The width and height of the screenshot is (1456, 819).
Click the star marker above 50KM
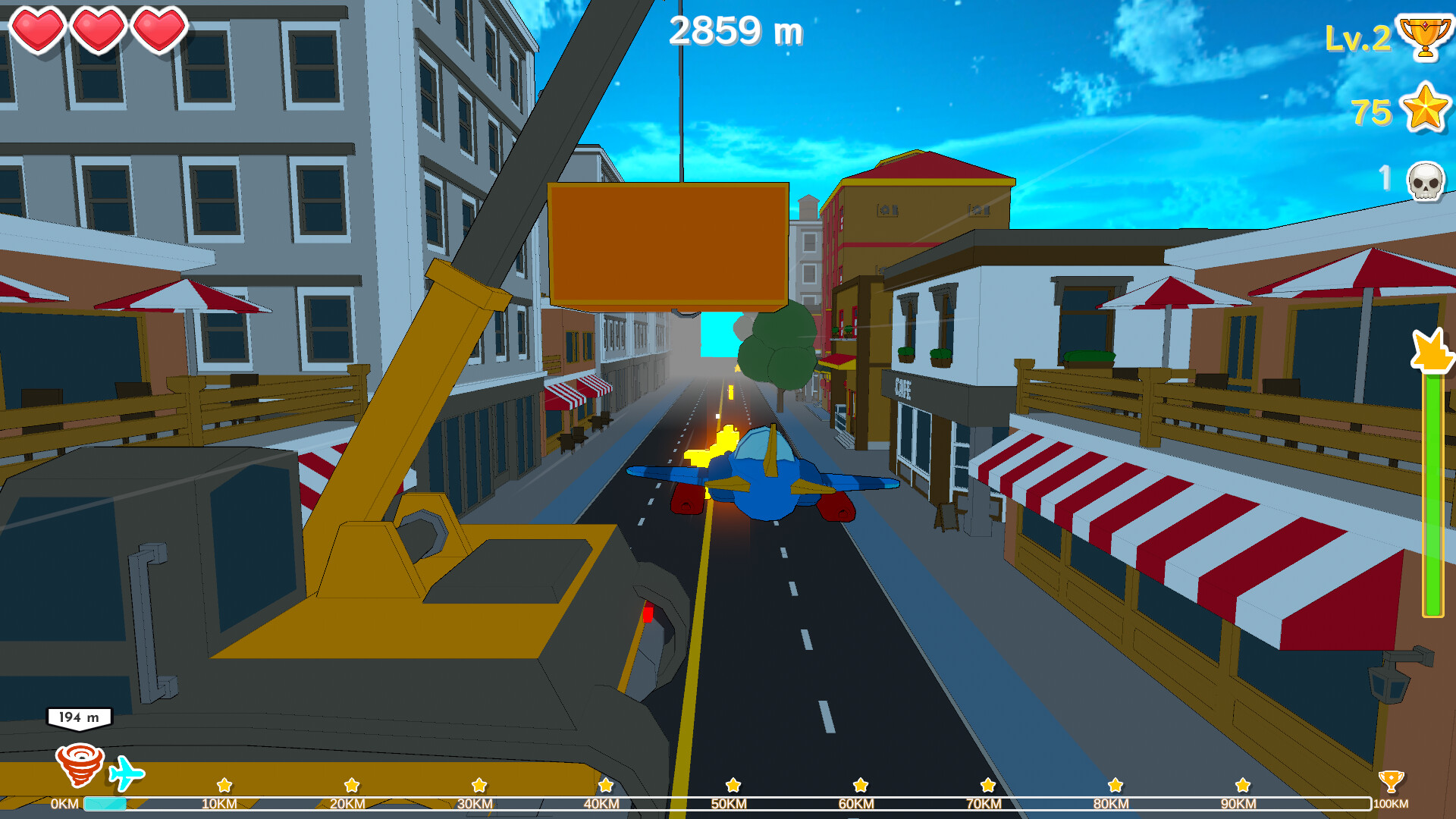733,786
